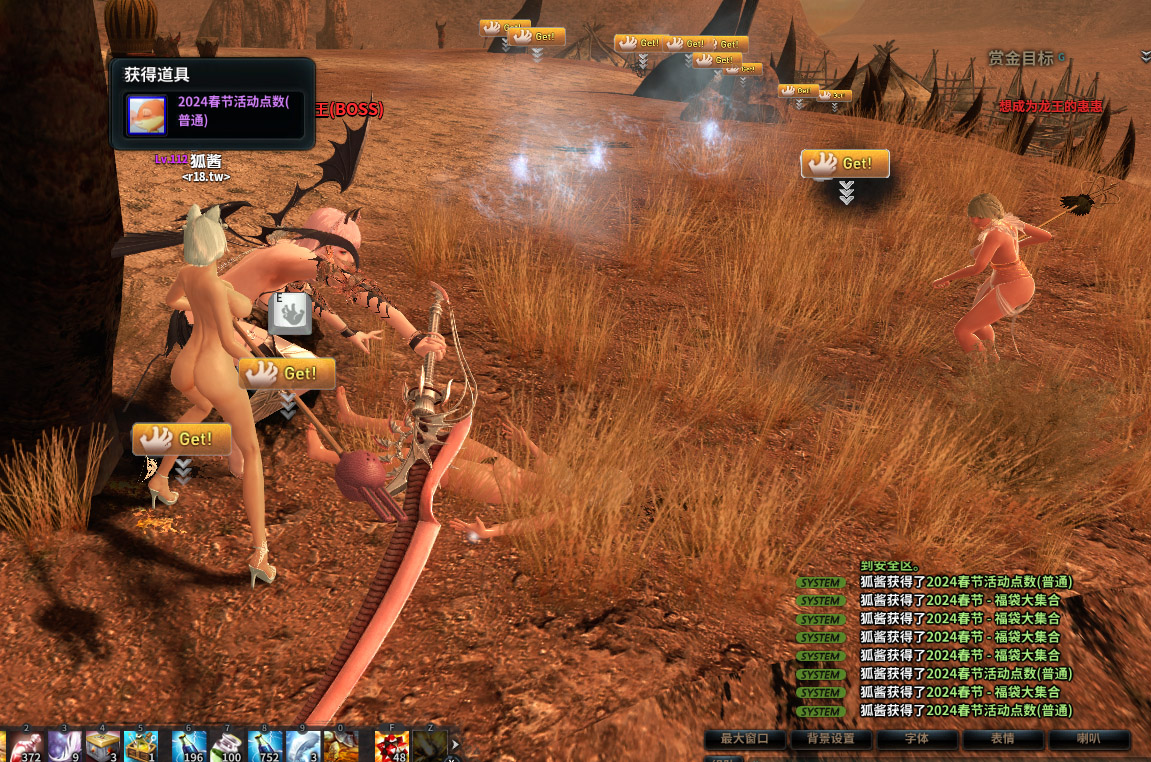Use the white feather item with 9 count
The image size is (1151, 762).
pyautogui.click(x=65, y=747)
